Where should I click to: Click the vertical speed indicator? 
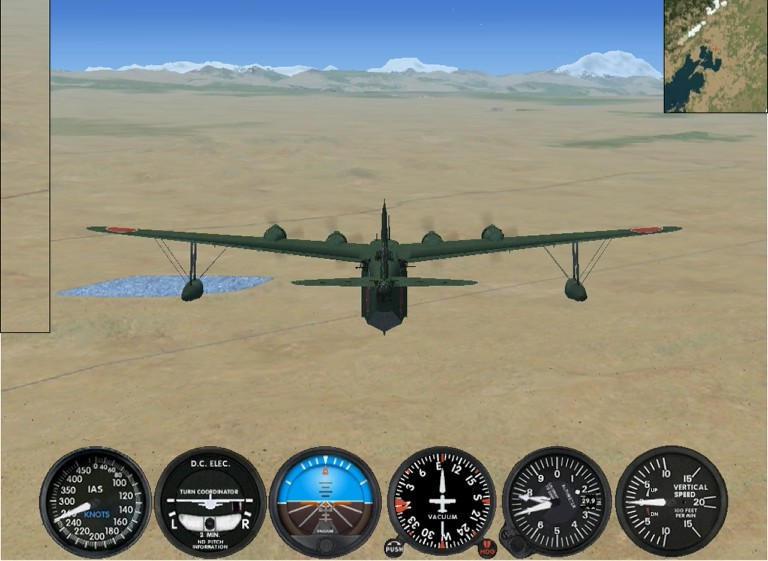(671, 500)
